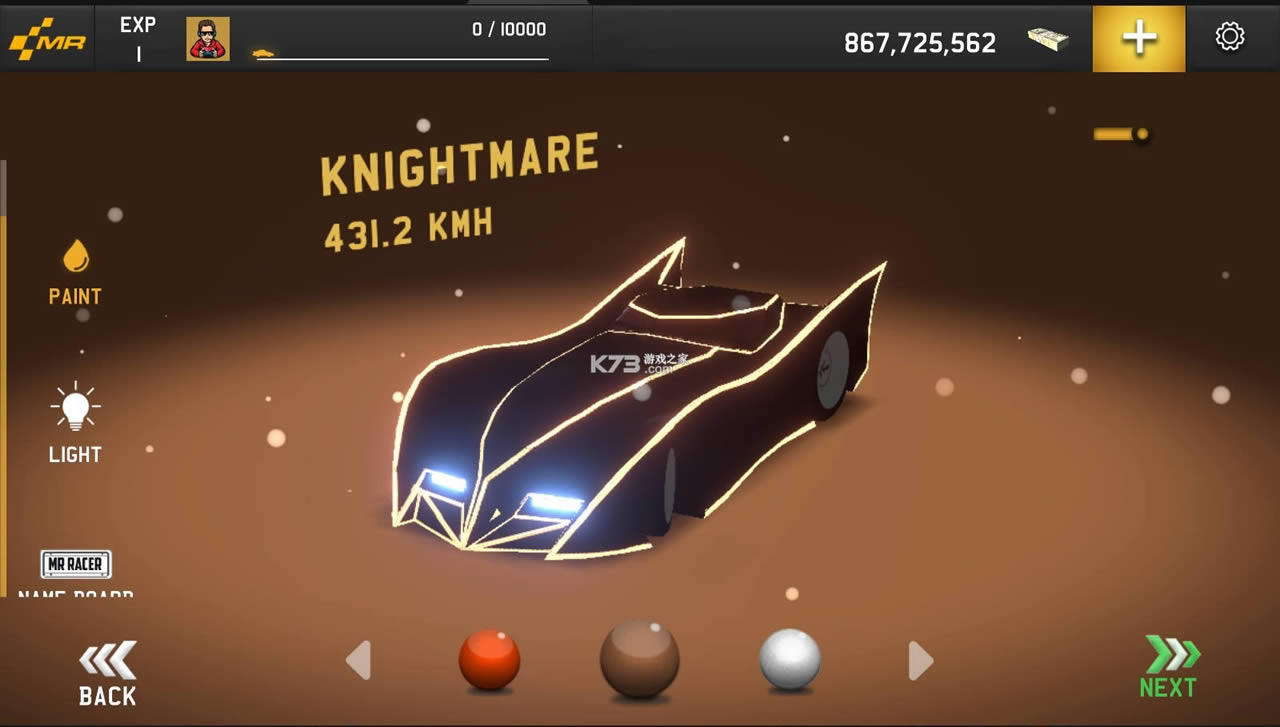Tap the yellow plus to buy more cash
Screen dimensions: 1280x727
point(1138,38)
